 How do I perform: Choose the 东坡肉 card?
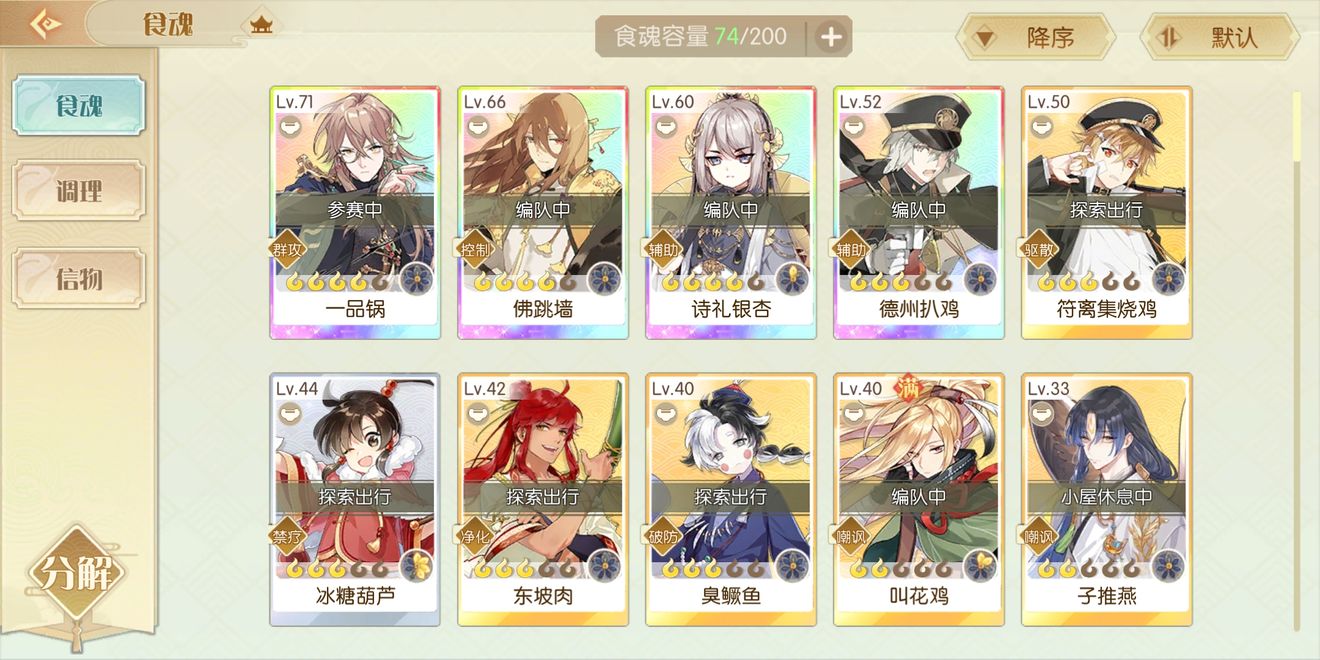coord(543,499)
